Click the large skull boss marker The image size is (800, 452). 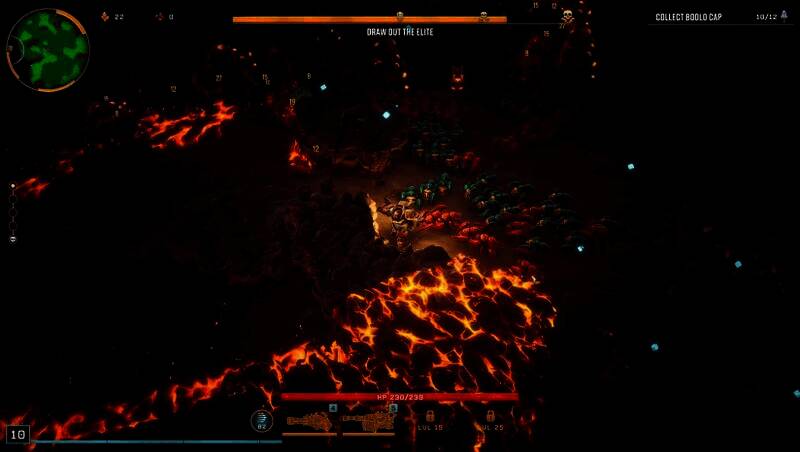567,17
